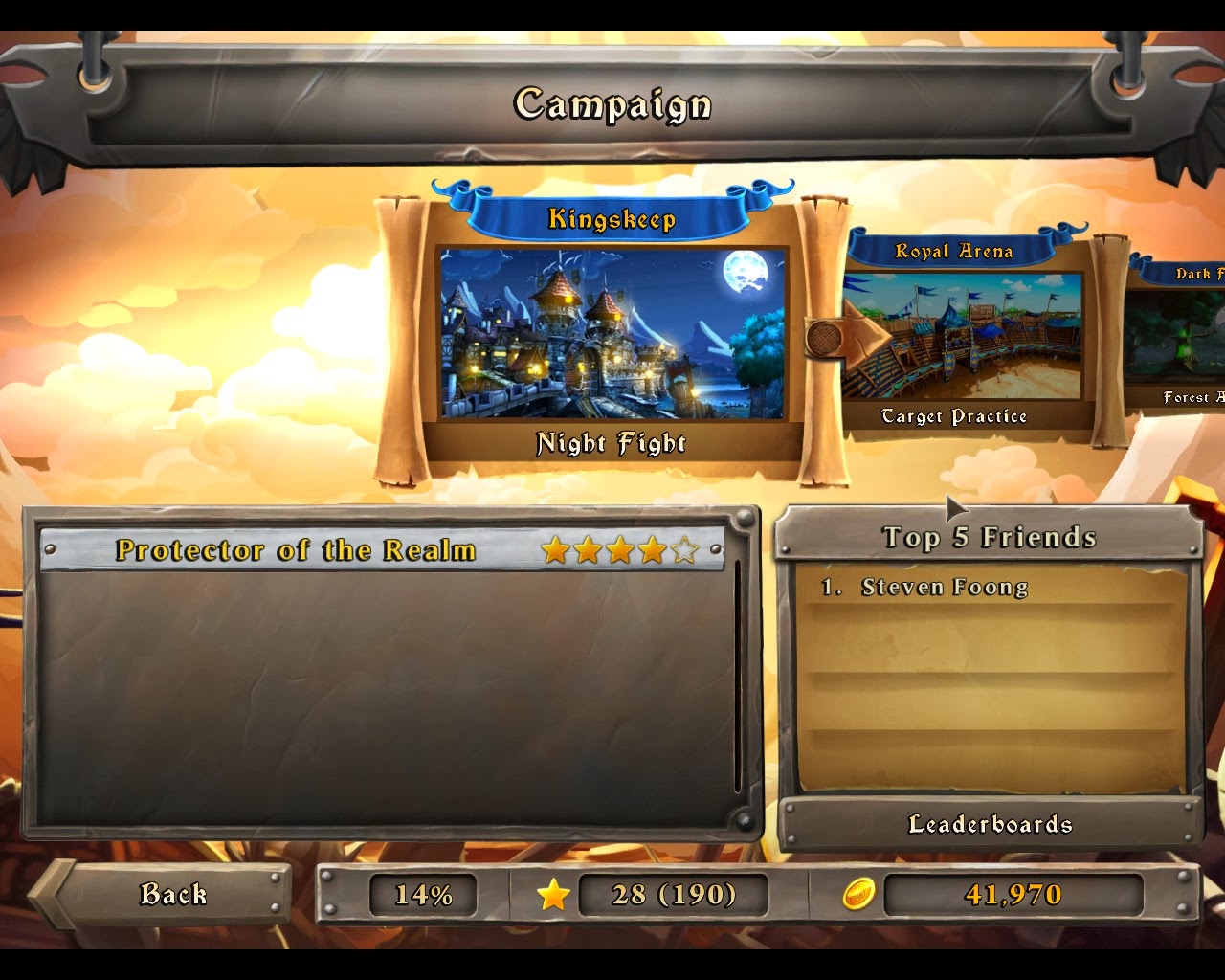The image size is (1225, 980).
Task: Click the 14% campaign progress indicator
Action: 422,892
